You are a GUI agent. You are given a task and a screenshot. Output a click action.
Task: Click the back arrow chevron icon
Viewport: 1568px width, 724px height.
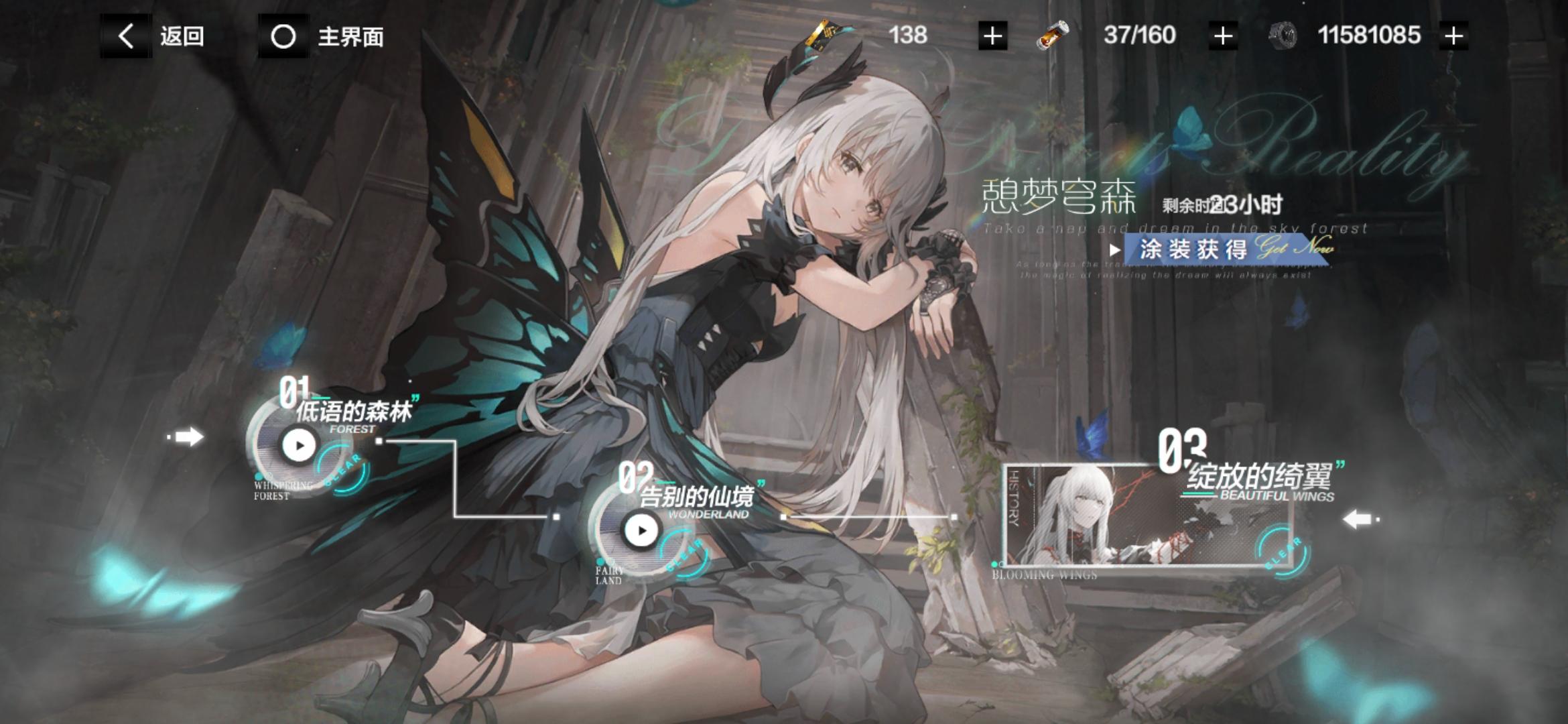pyautogui.click(x=125, y=36)
